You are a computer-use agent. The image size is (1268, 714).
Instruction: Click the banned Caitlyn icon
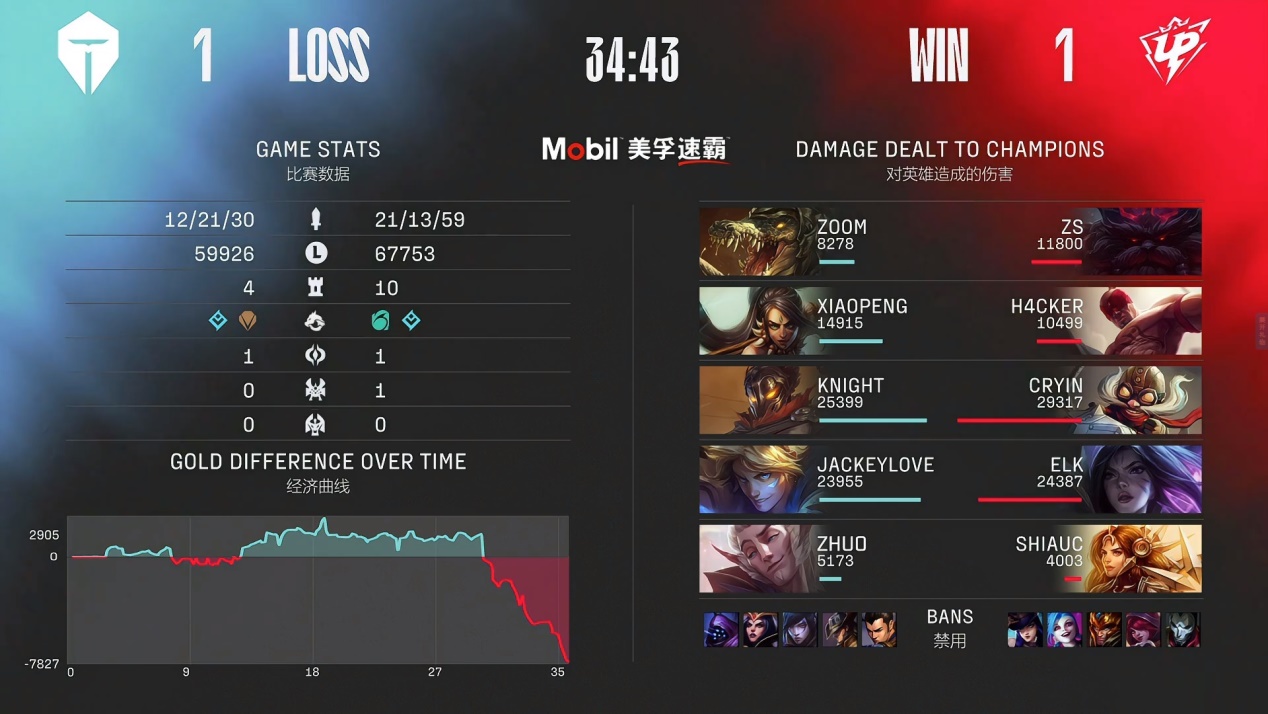pos(1025,630)
